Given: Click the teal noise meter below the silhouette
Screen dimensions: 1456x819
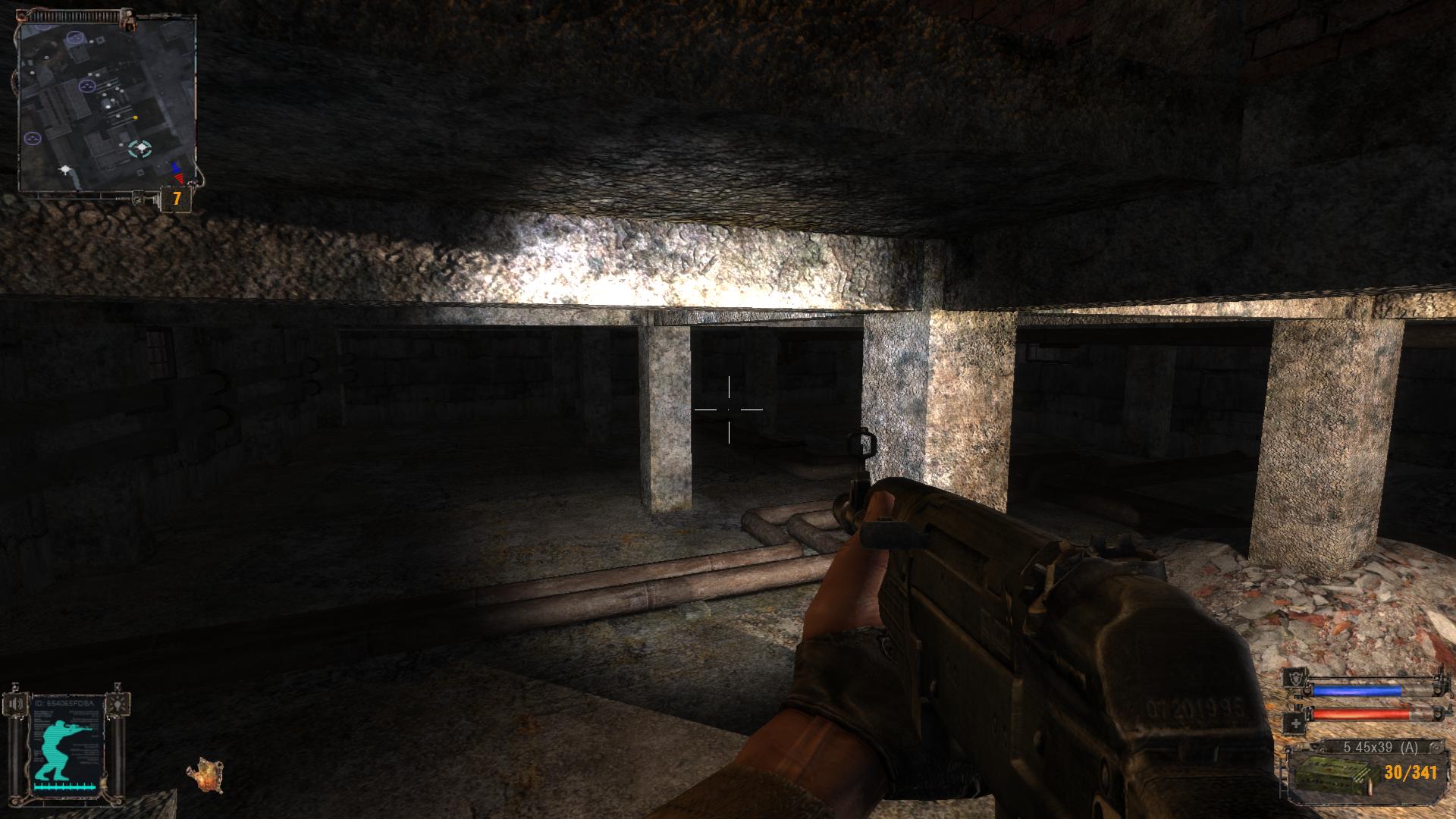Looking at the screenshot, I should tap(63, 788).
